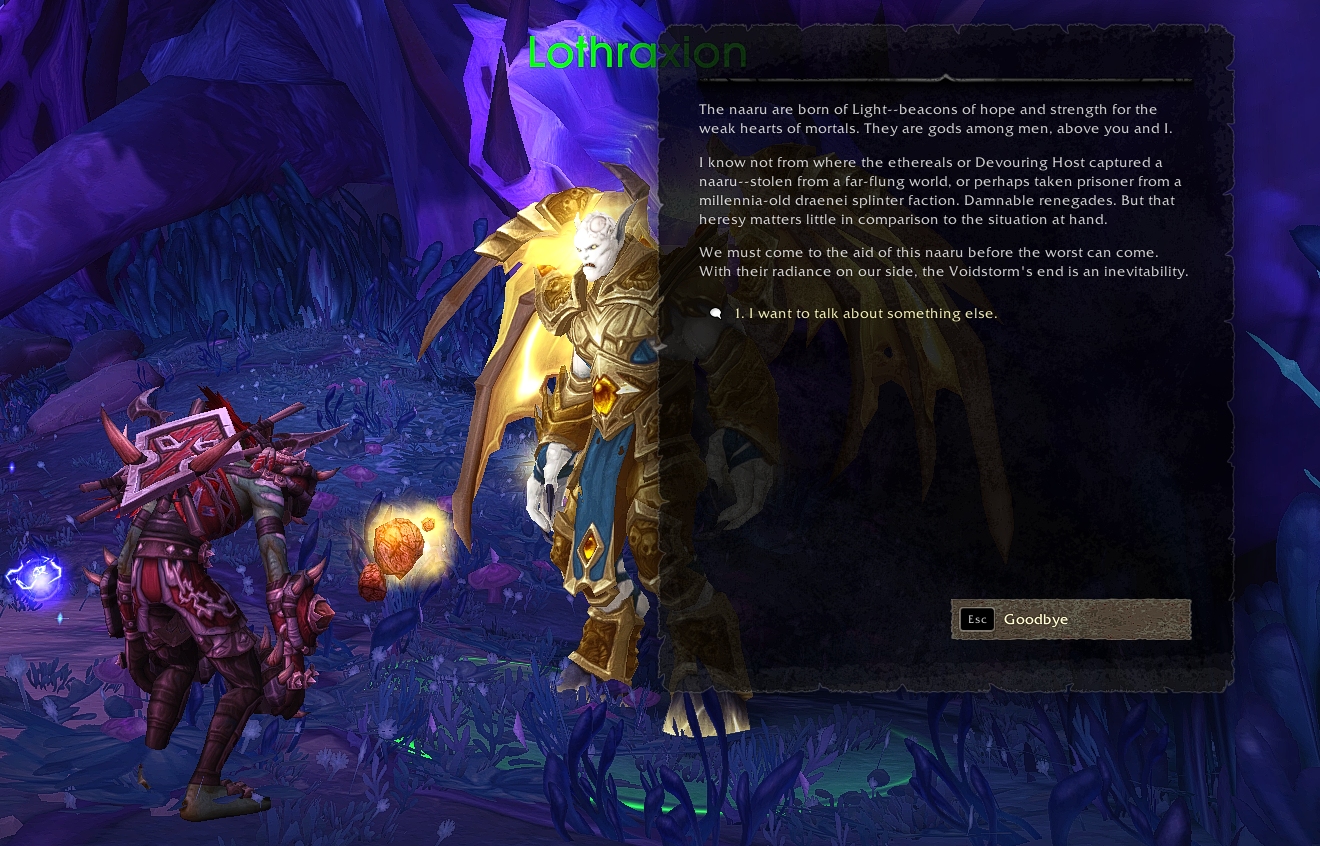The width and height of the screenshot is (1320, 846).
Task: Choose "I want to talk about something else"
Action: 866,314
